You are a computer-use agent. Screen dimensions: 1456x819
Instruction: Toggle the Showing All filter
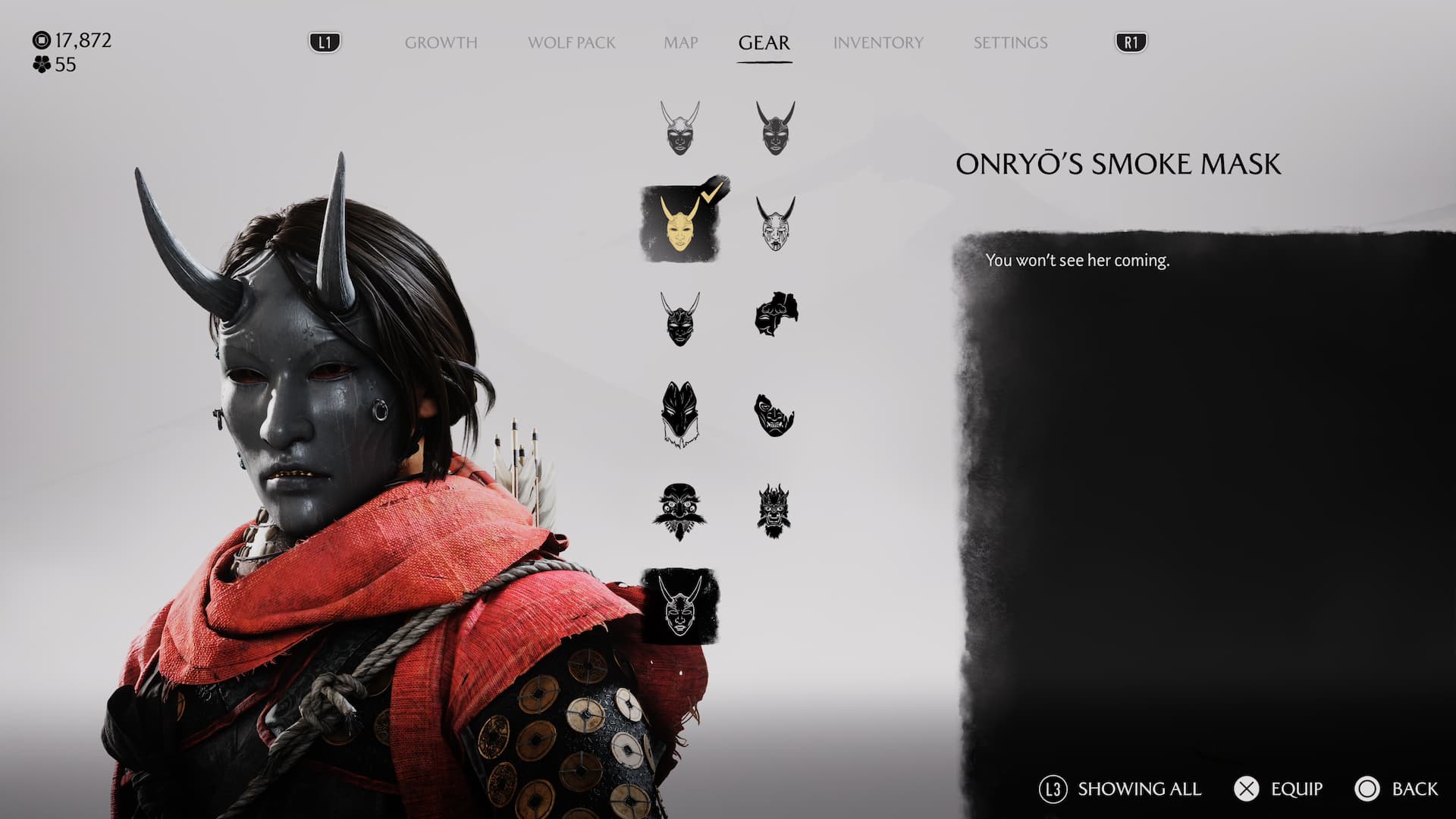click(1120, 789)
